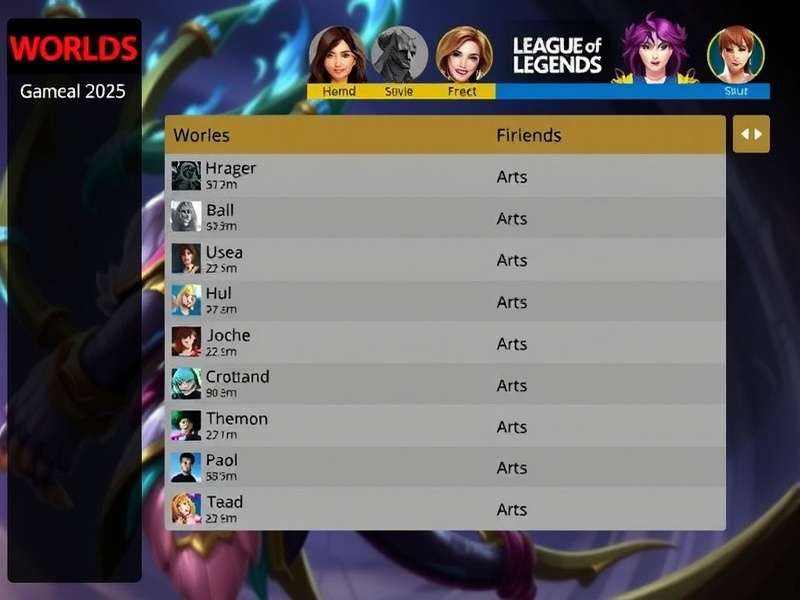Screen dimensions: 800x600
Task: Choose the Sllut character portrait
Action: 736,56
